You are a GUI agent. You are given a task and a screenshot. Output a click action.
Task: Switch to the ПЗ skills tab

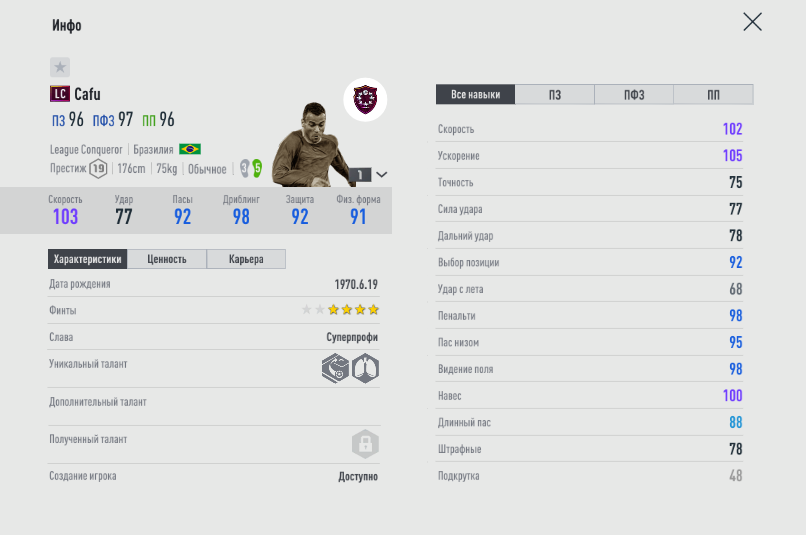pos(555,95)
